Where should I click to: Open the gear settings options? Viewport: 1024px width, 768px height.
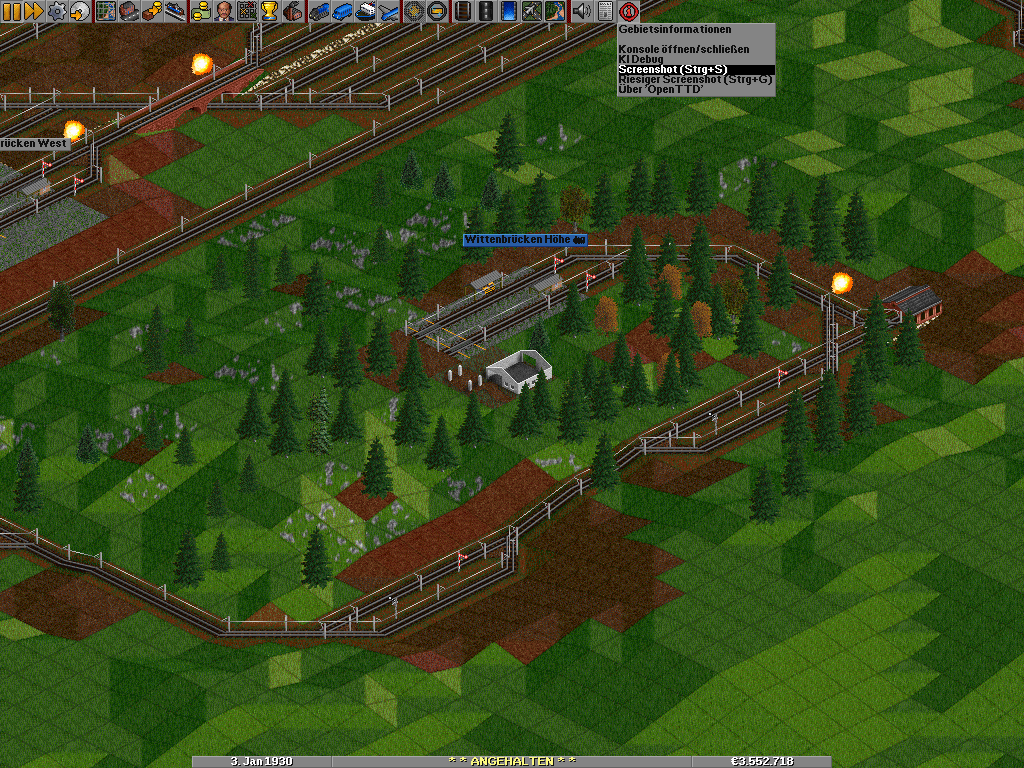pyautogui.click(x=56, y=11)
